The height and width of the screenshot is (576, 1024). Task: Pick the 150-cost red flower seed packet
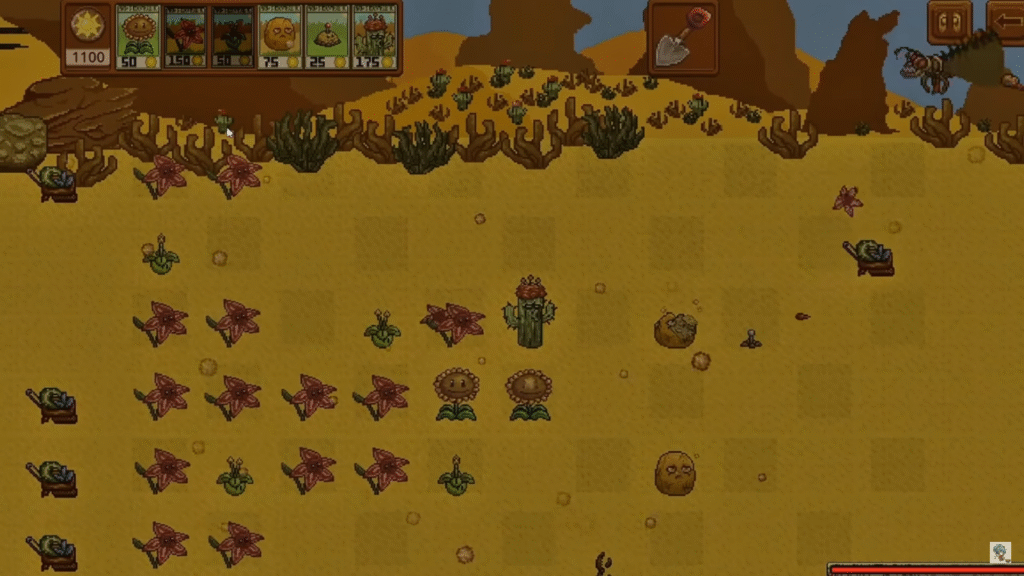click(x=186, y=37)
